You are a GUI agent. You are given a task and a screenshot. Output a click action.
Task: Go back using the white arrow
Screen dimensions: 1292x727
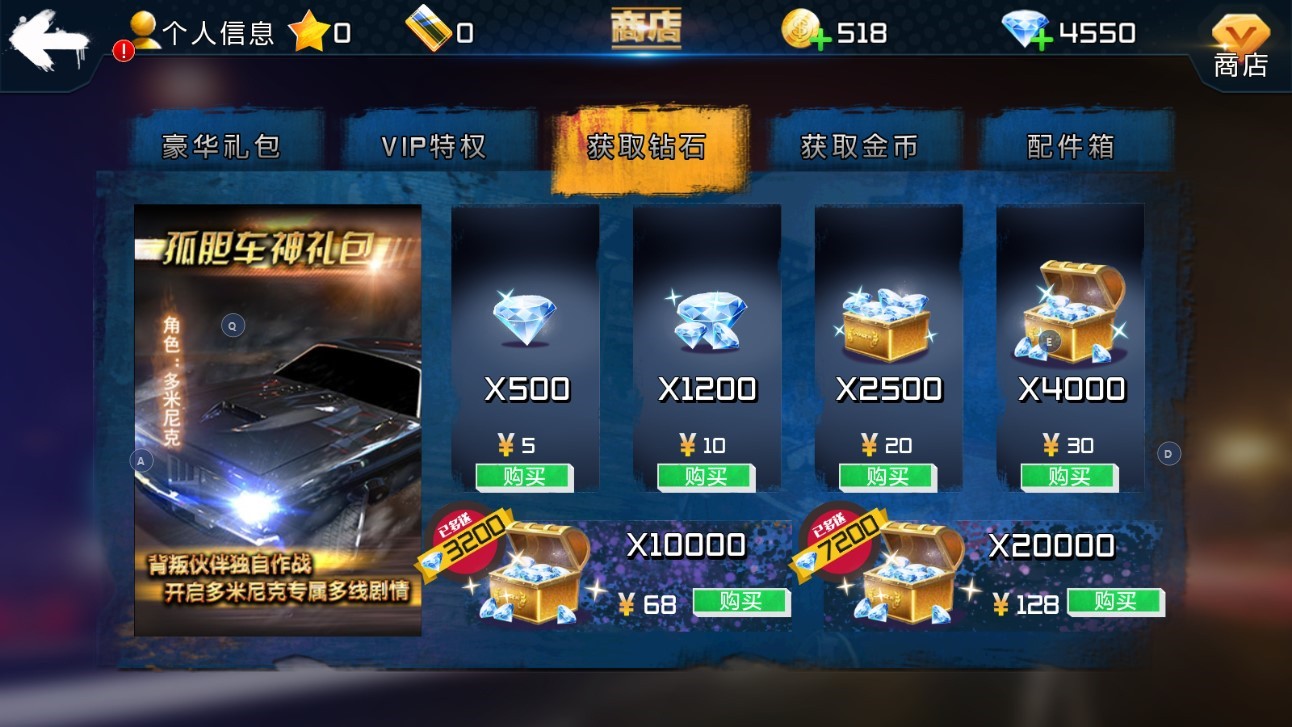47,41
